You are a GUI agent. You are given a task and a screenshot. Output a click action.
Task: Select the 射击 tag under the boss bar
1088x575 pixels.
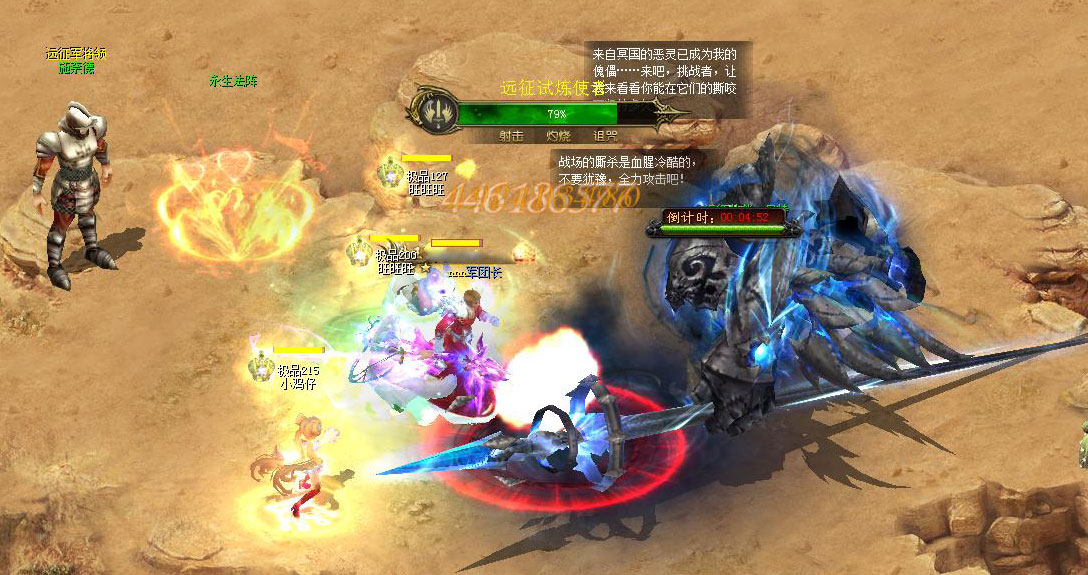point(511,136)
